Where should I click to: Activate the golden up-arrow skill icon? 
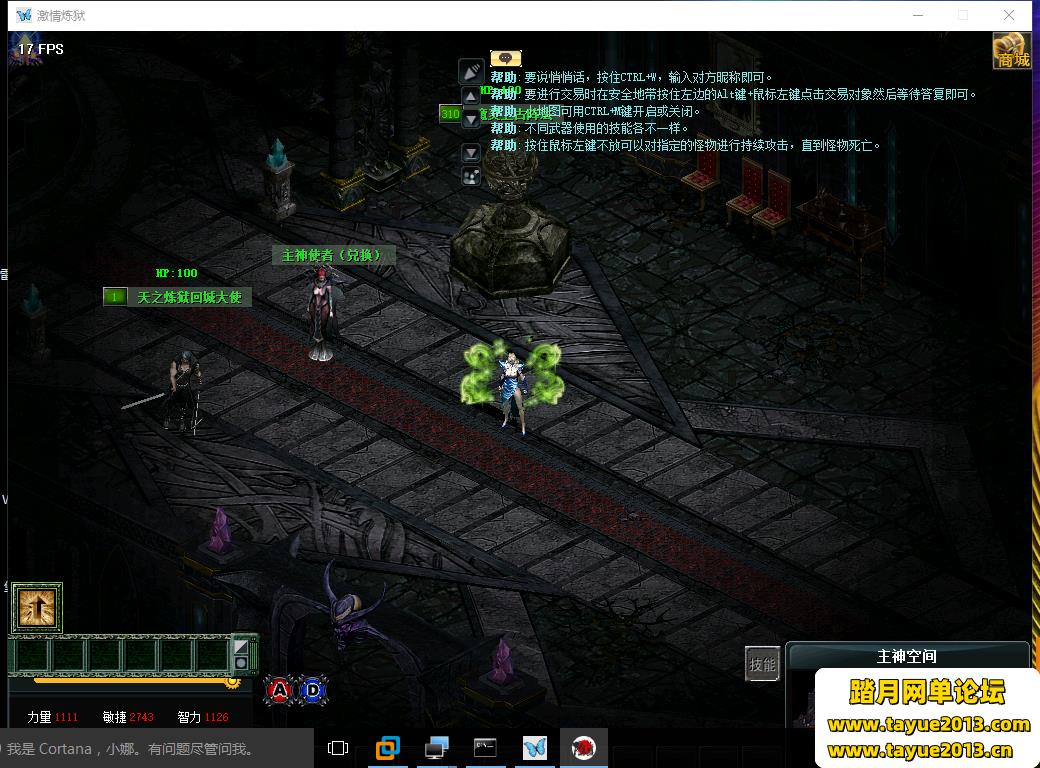point(37,608)
